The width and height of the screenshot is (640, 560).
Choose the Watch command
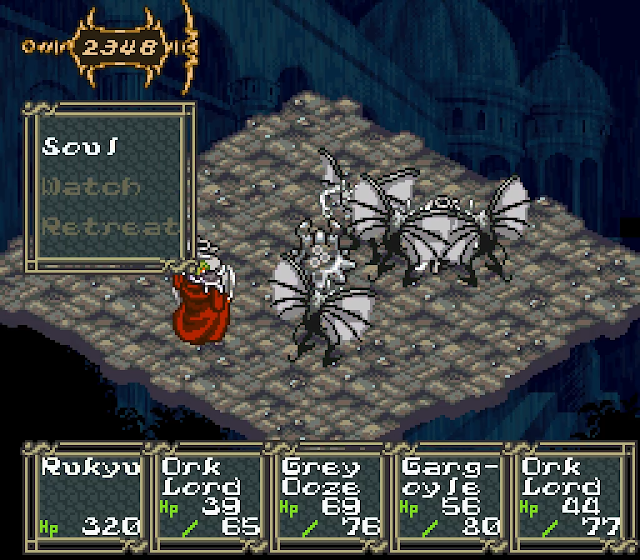[91, 186]
